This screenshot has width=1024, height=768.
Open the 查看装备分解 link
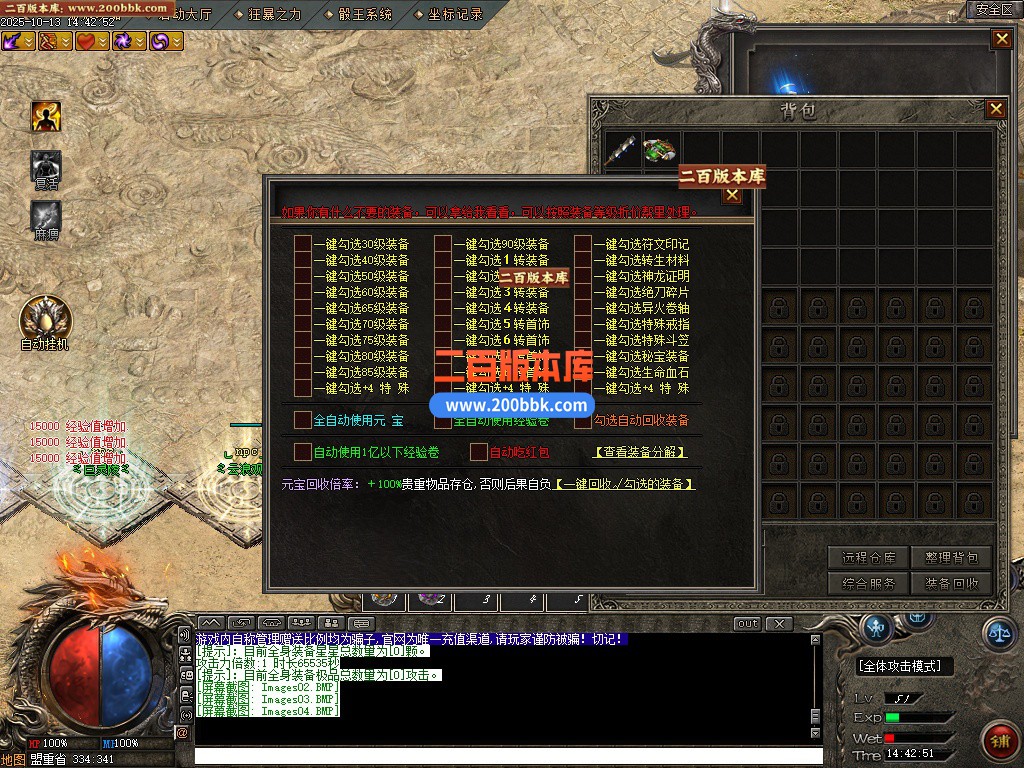coord(640,452)
